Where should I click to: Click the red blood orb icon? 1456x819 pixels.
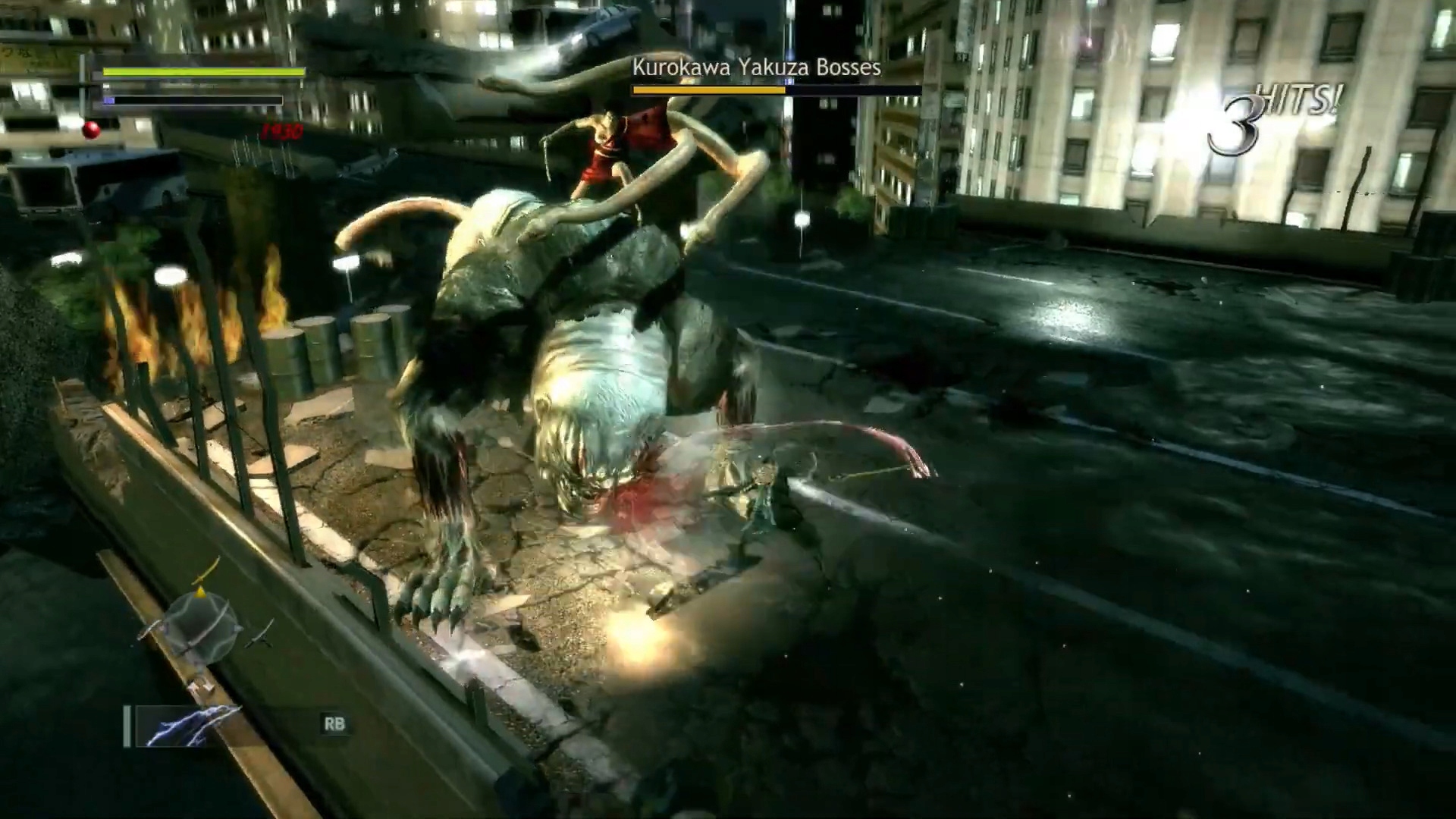click(92, 130)
